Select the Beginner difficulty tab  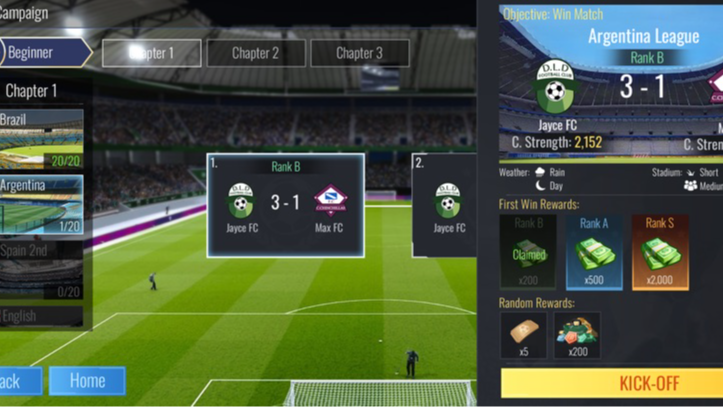click(45, 52)
